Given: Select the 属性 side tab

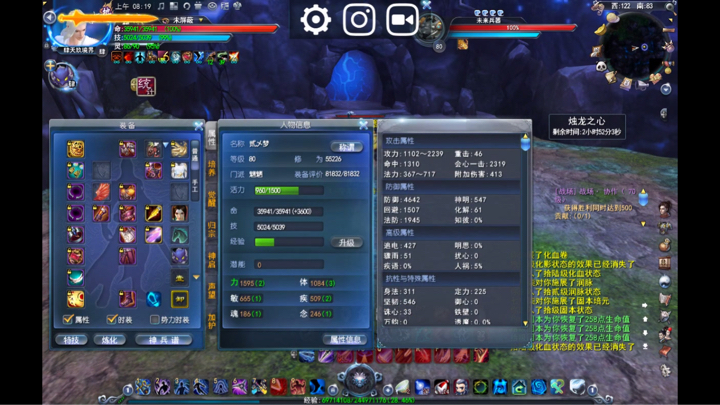Looking at the screenshot, I should point(211,137).
